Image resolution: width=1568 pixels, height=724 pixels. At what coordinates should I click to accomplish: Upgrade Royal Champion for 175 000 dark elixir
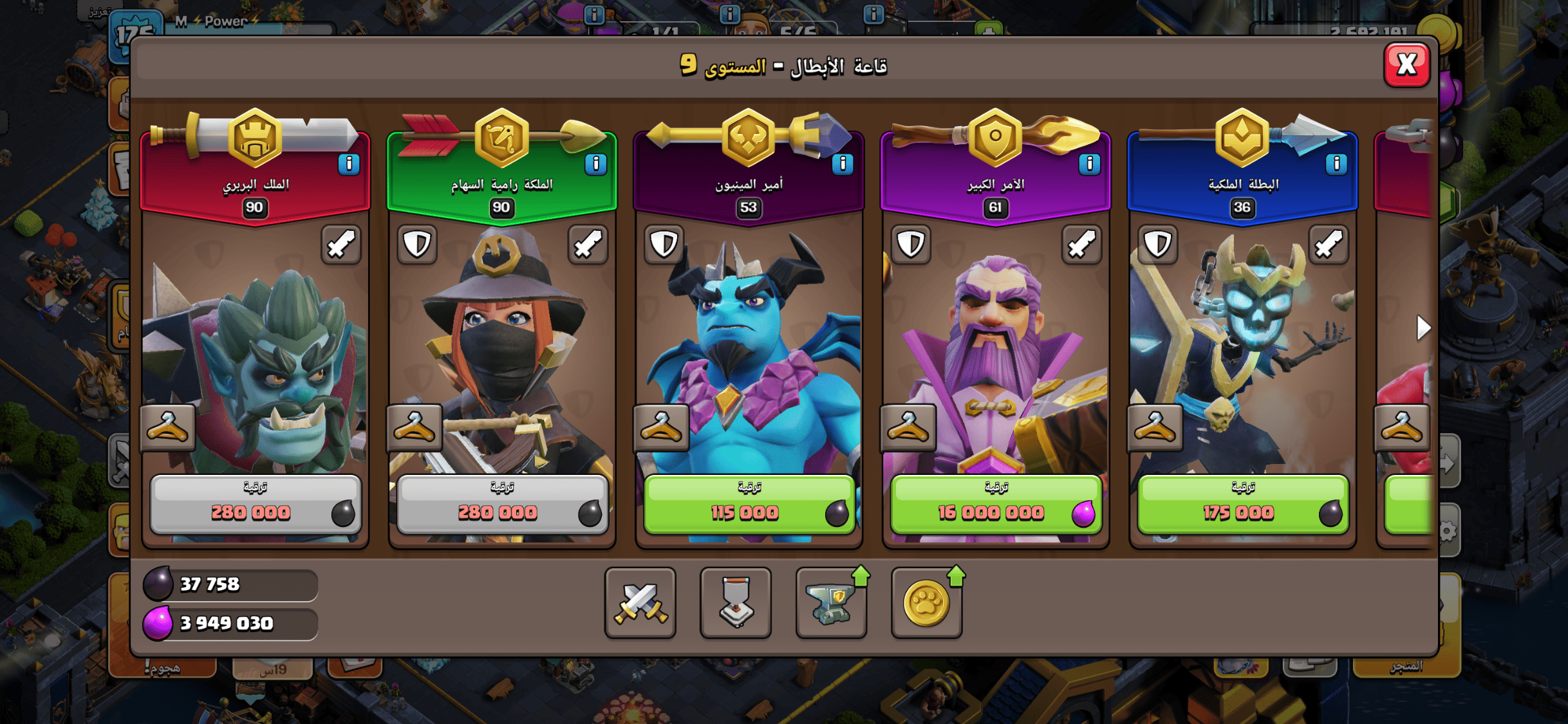coord(1242,505)
